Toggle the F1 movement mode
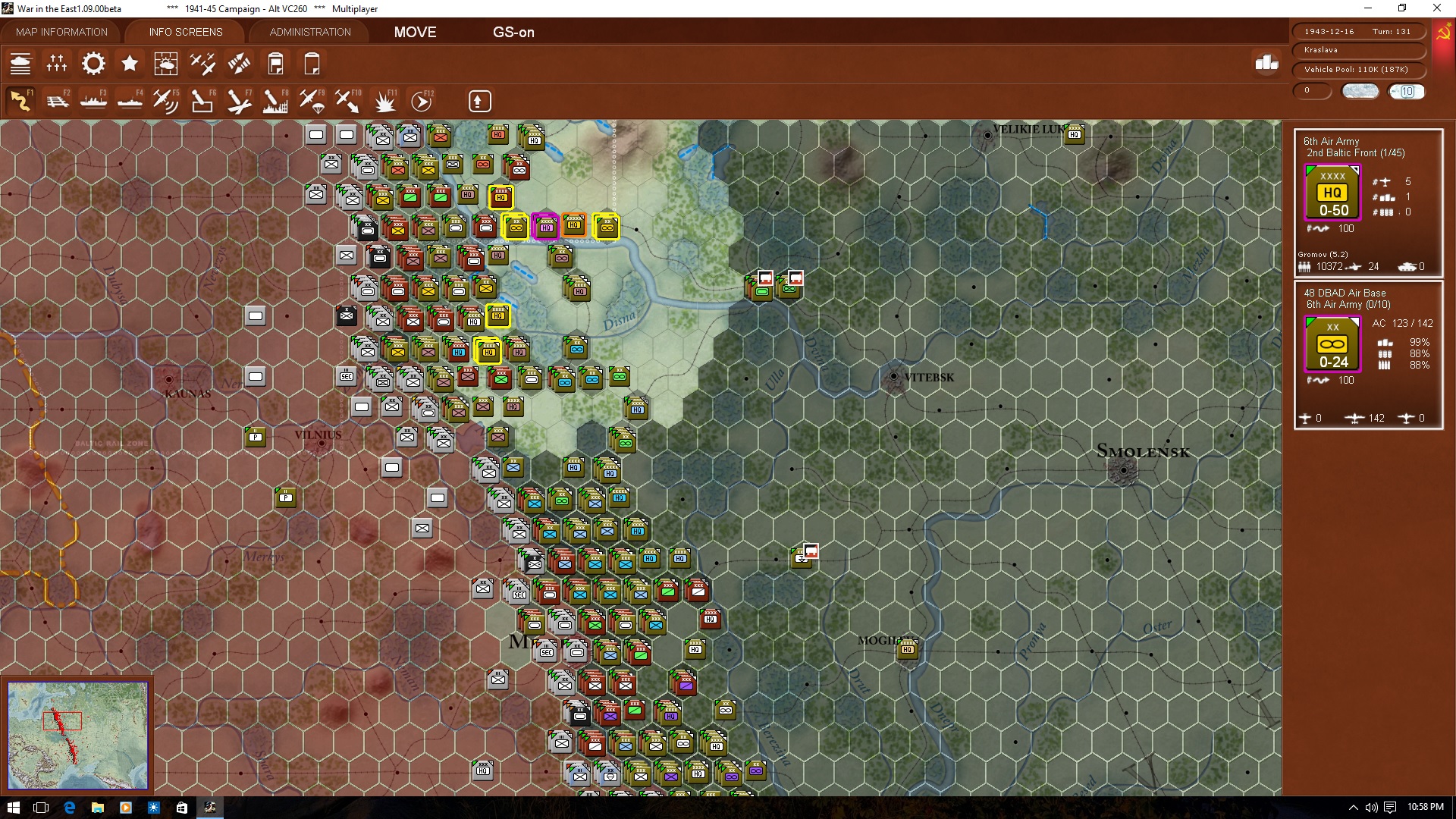 (x=20, y=101)
